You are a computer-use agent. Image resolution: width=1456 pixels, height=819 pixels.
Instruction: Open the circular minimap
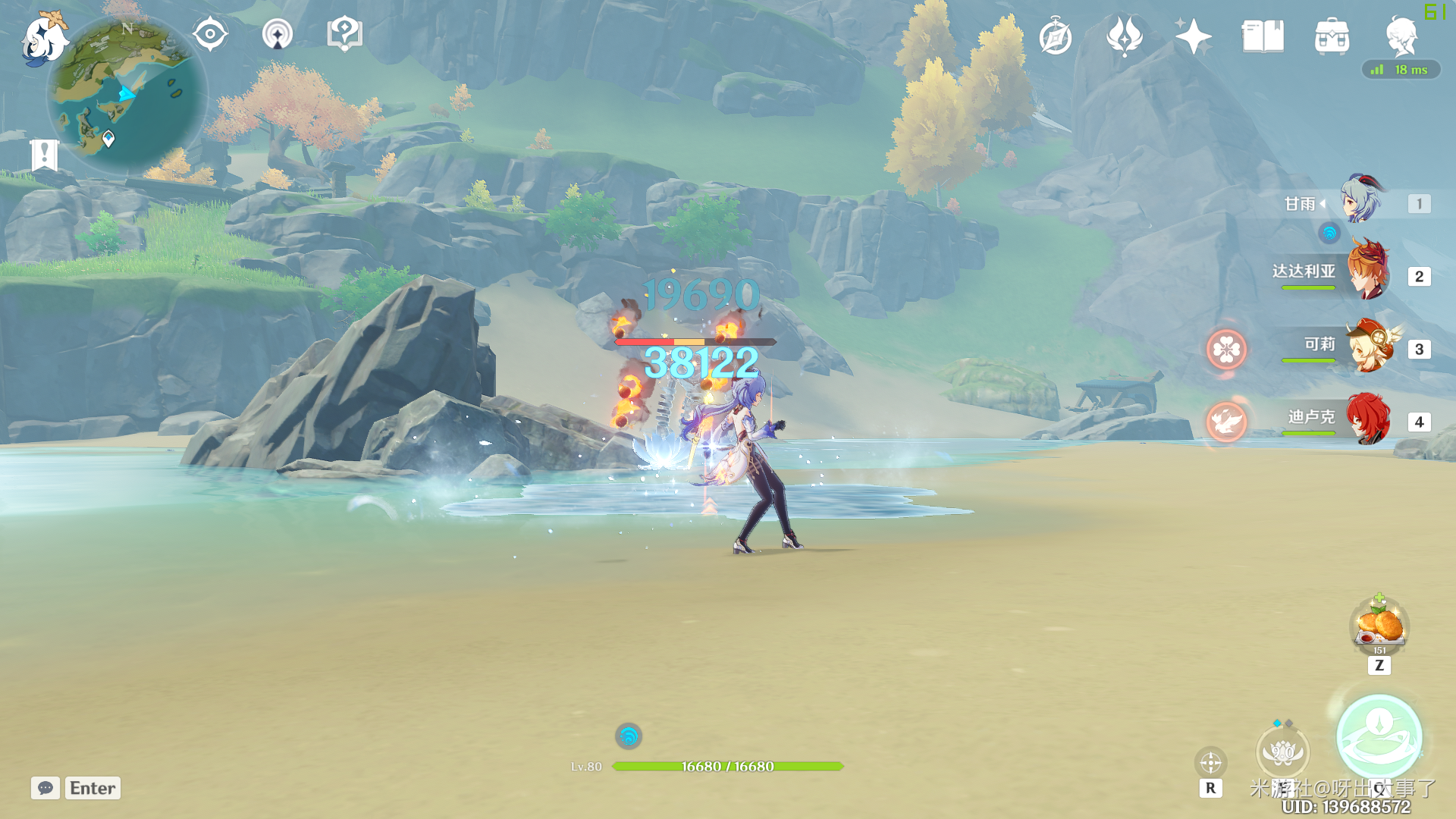[127, 95]
